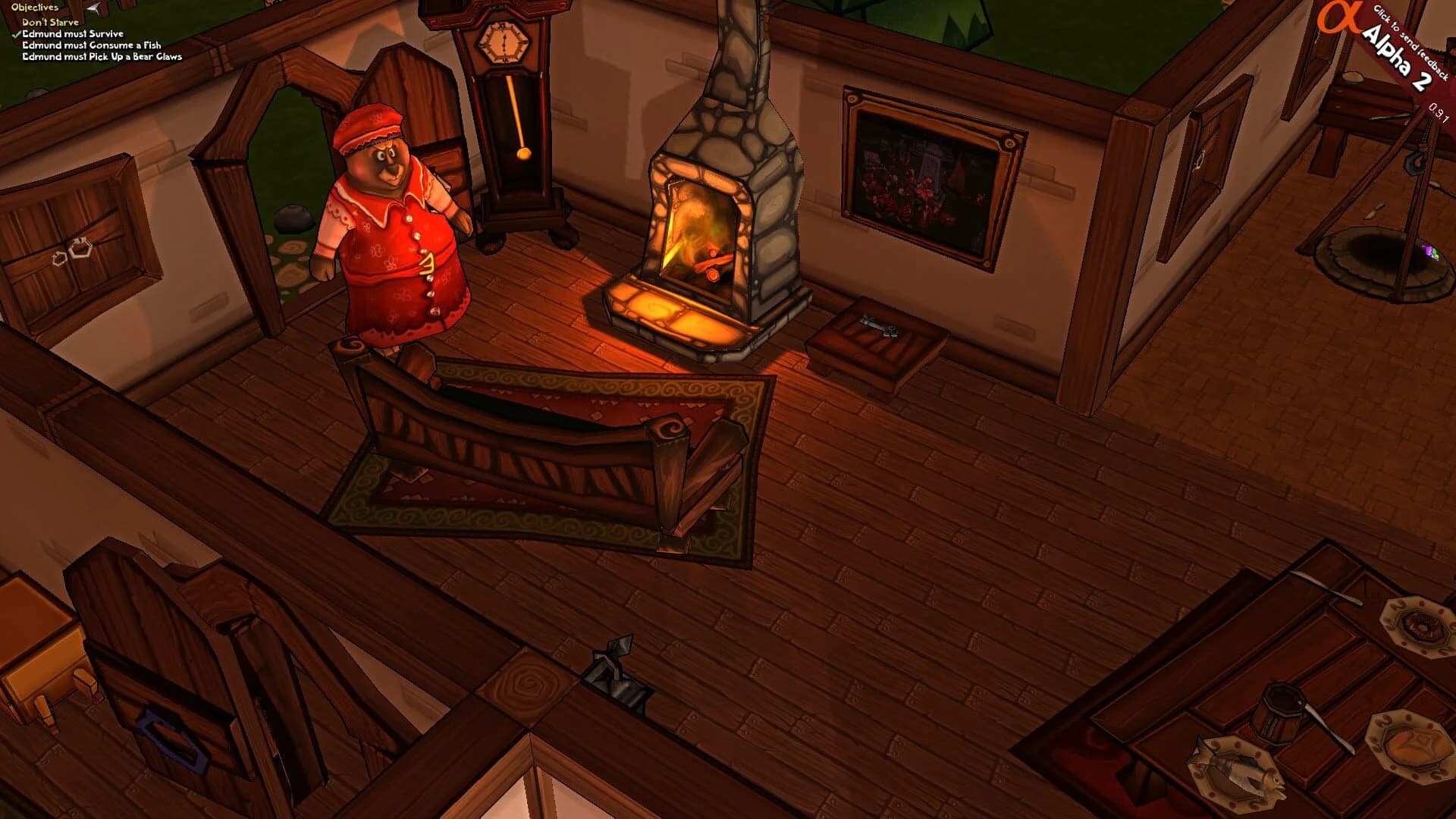The width and height of the screenshot is (1456, 819).
Task: Click the checkbox area beside Edmund must Consume a Fish
Action: (15, 45)
